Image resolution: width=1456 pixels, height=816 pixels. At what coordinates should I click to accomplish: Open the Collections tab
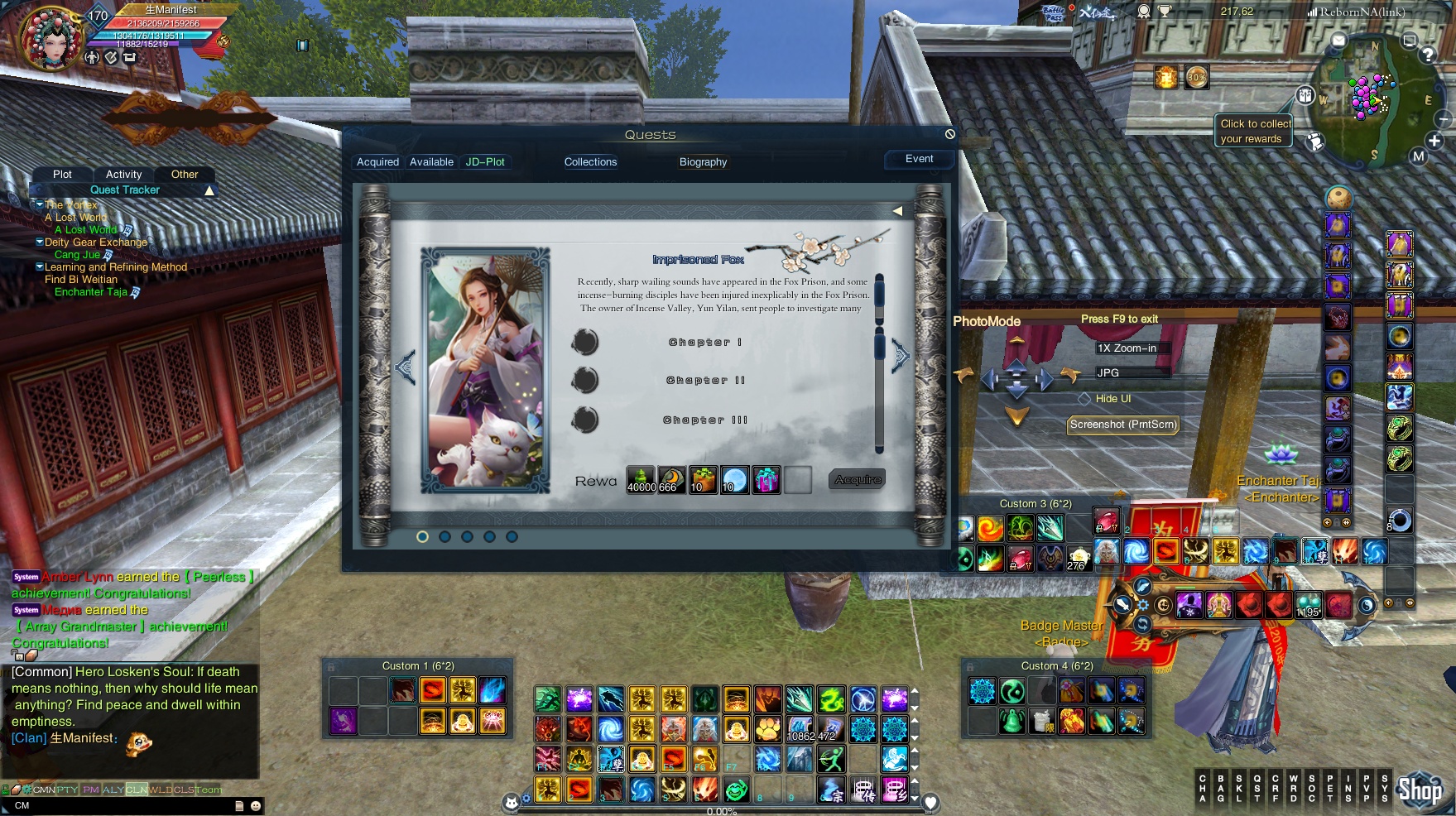pyautogui.click(x=590, y=162)
